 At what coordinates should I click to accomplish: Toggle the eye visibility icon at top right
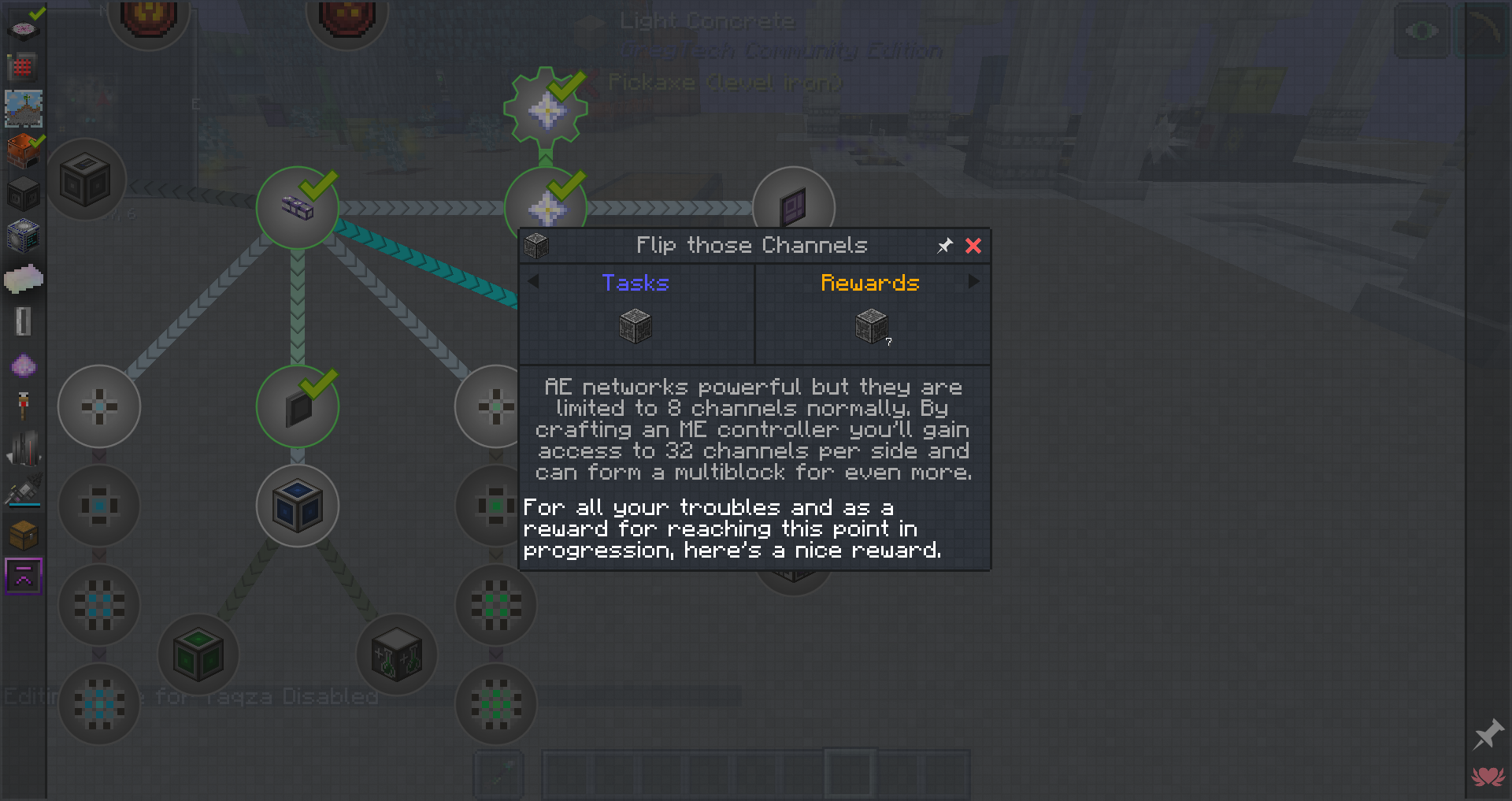point(1421,31)
